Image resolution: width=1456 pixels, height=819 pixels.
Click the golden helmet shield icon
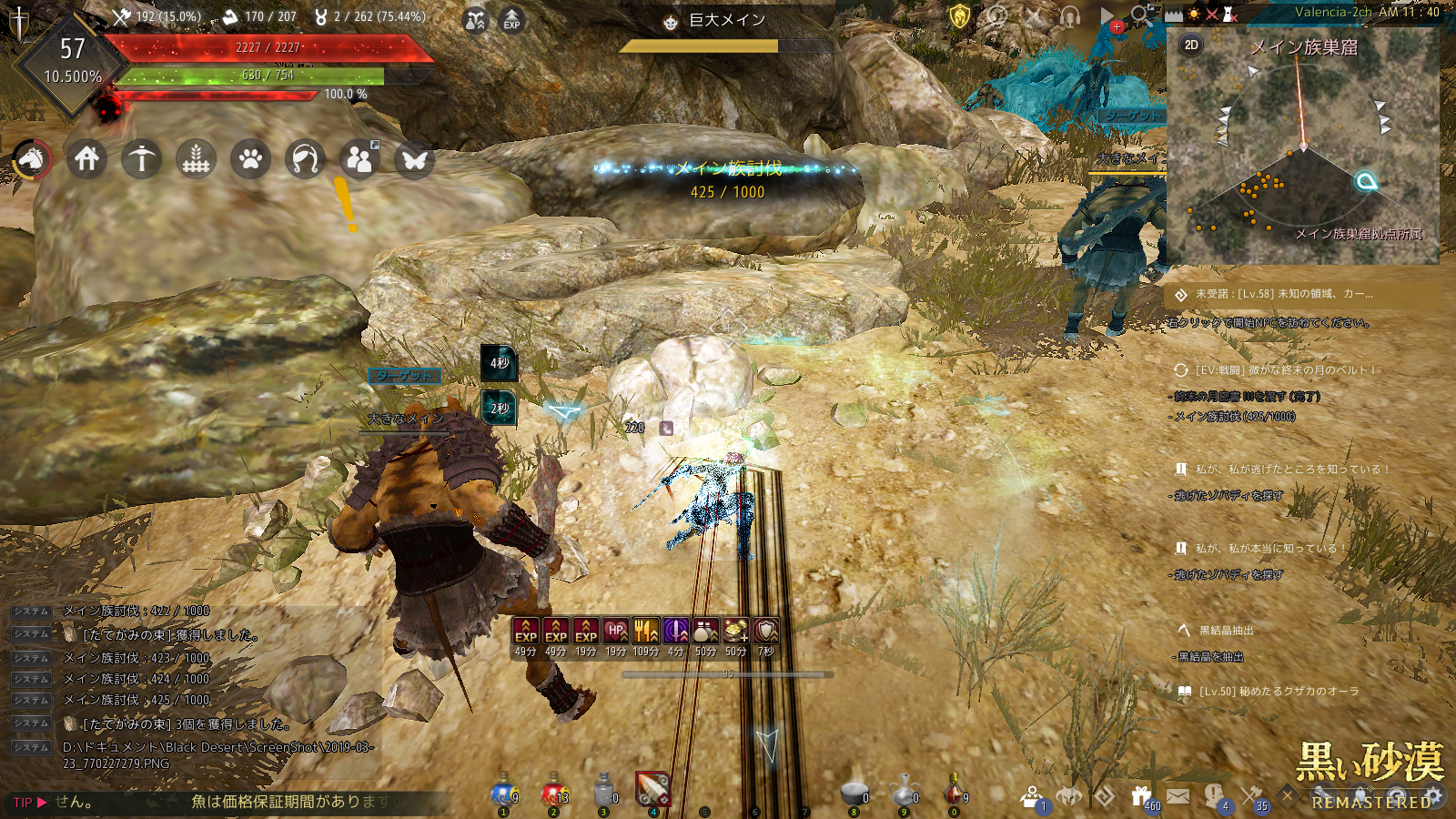tap(960, 16)
